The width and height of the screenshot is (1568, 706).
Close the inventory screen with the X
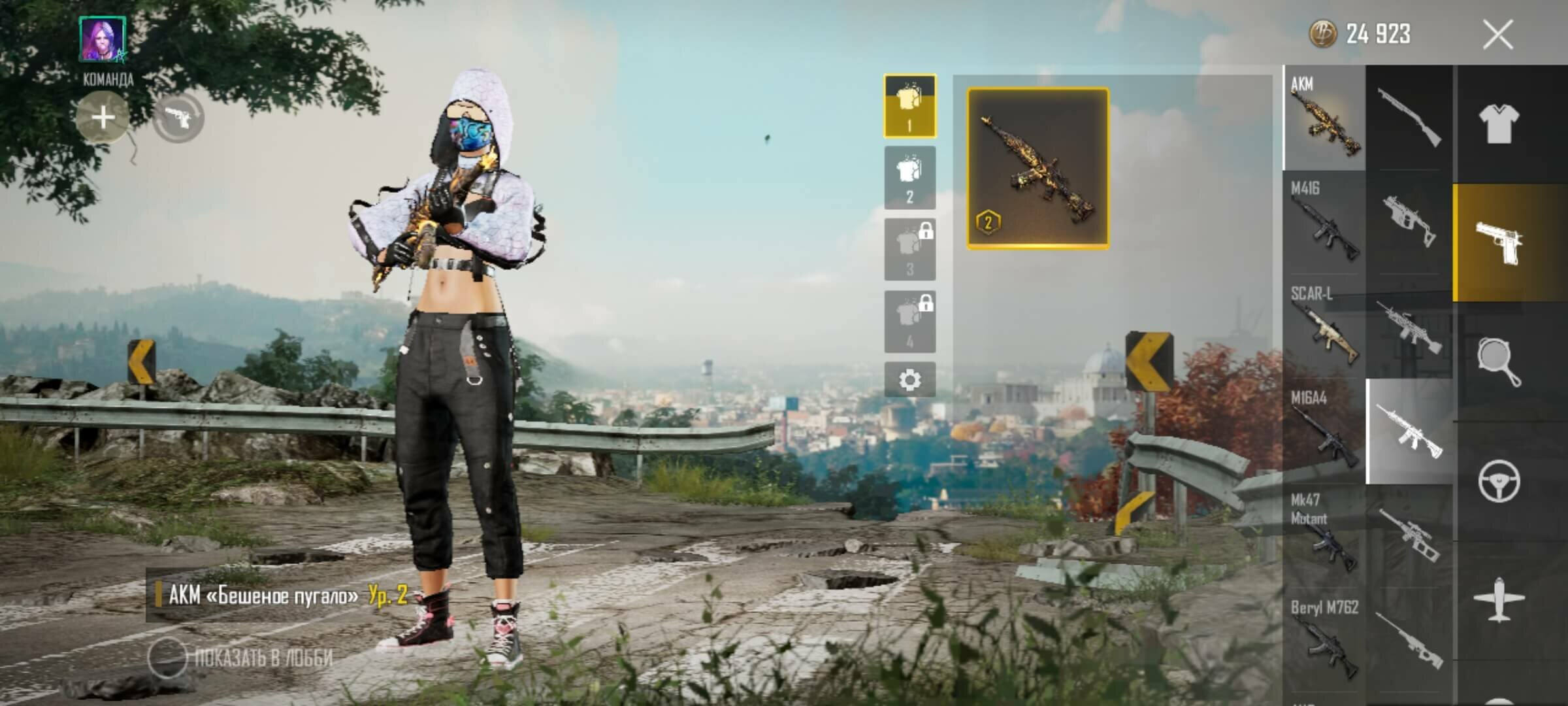click(1497, 35)
